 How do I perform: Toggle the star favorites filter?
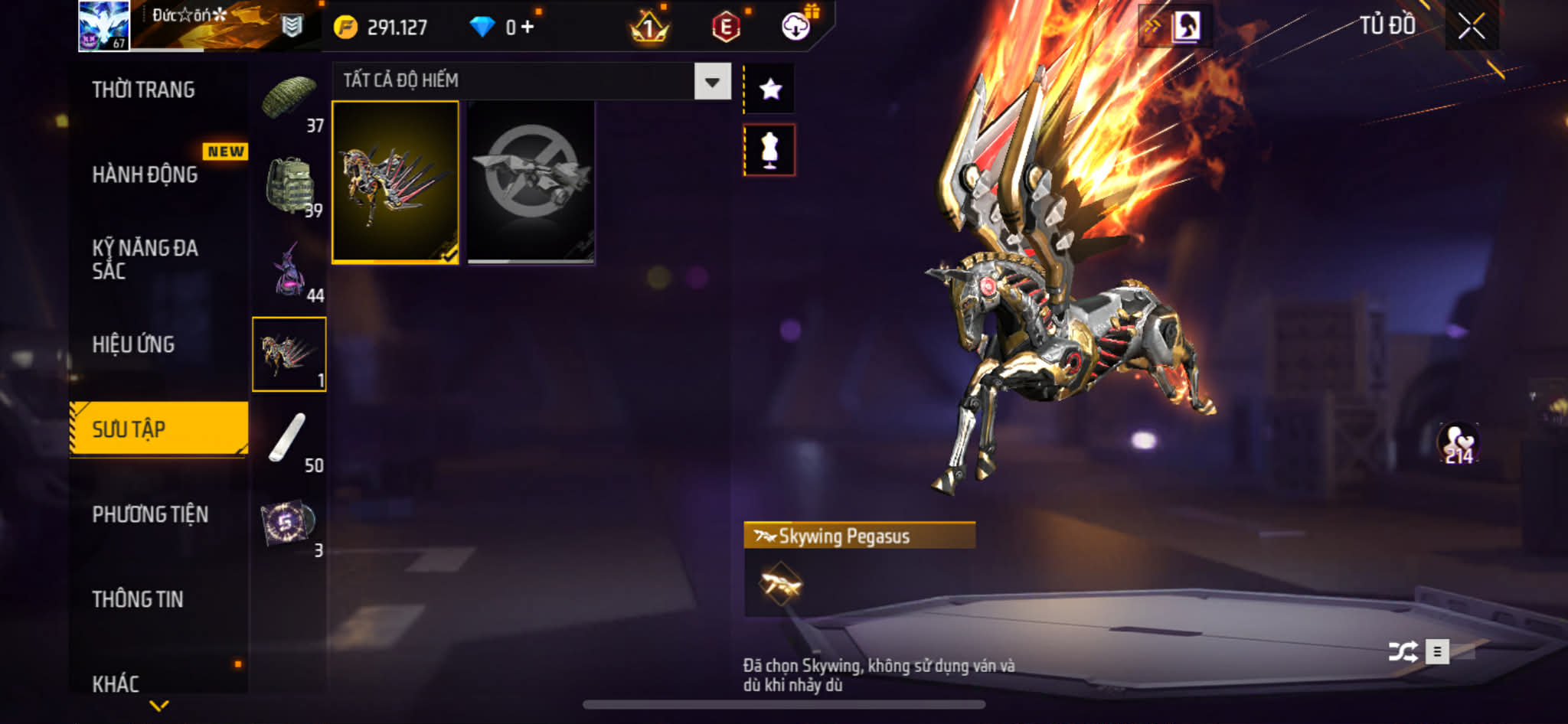[x=770, y=90]
